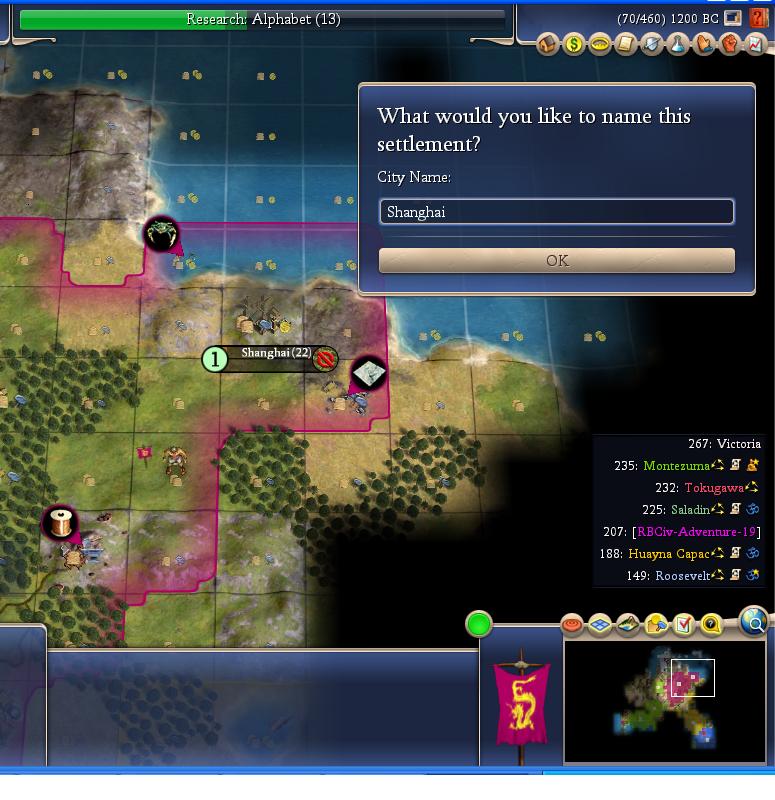Click the City Name text field
Image resolution: width=775 pixels, height=800 pixels.
click(x=557, y=212)
